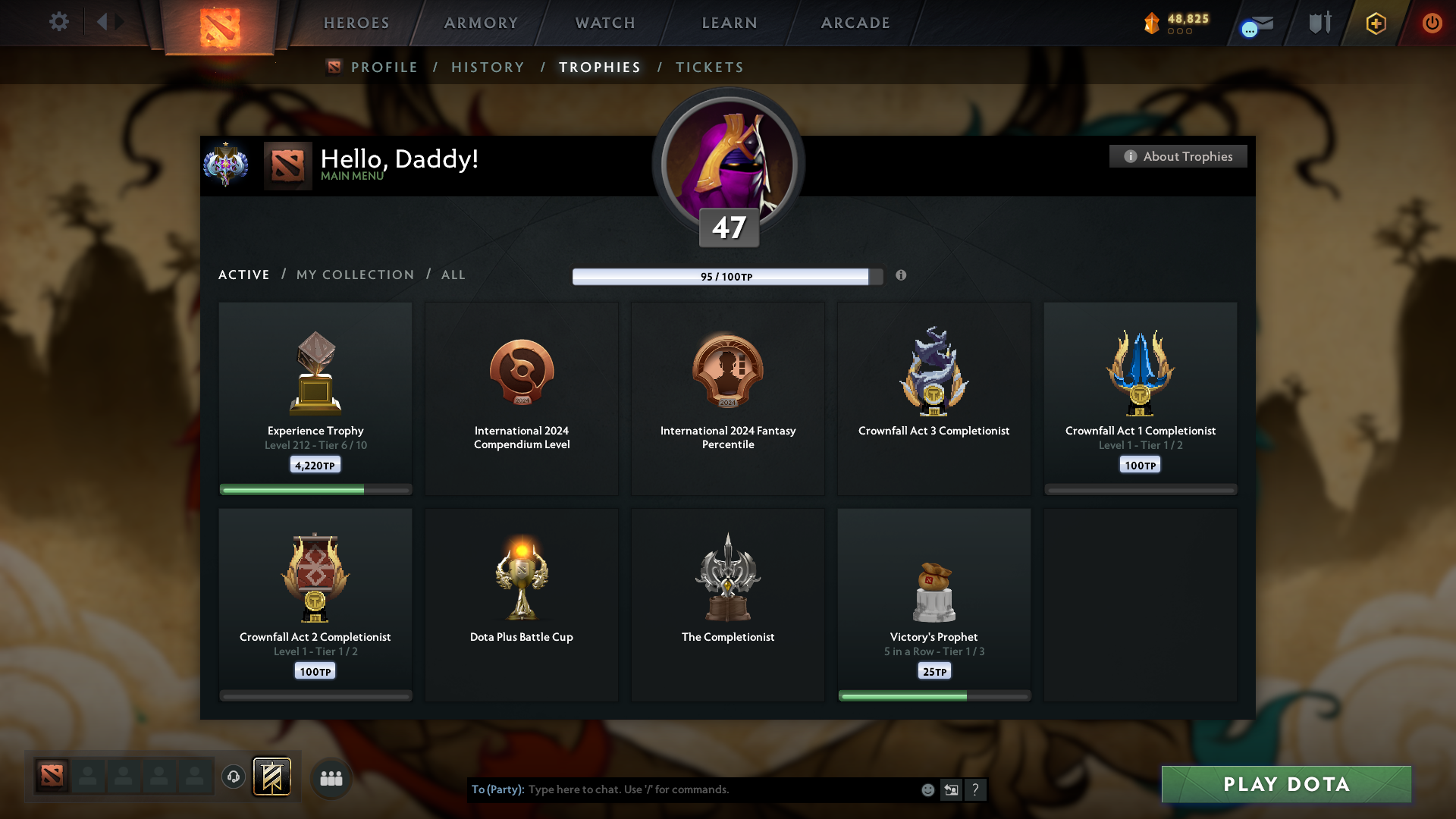The height and width of the screenshot is (819, 1456).
Task: Click MAIN MENU under Hello, Daddy!
Action: [x=351, y=176]
